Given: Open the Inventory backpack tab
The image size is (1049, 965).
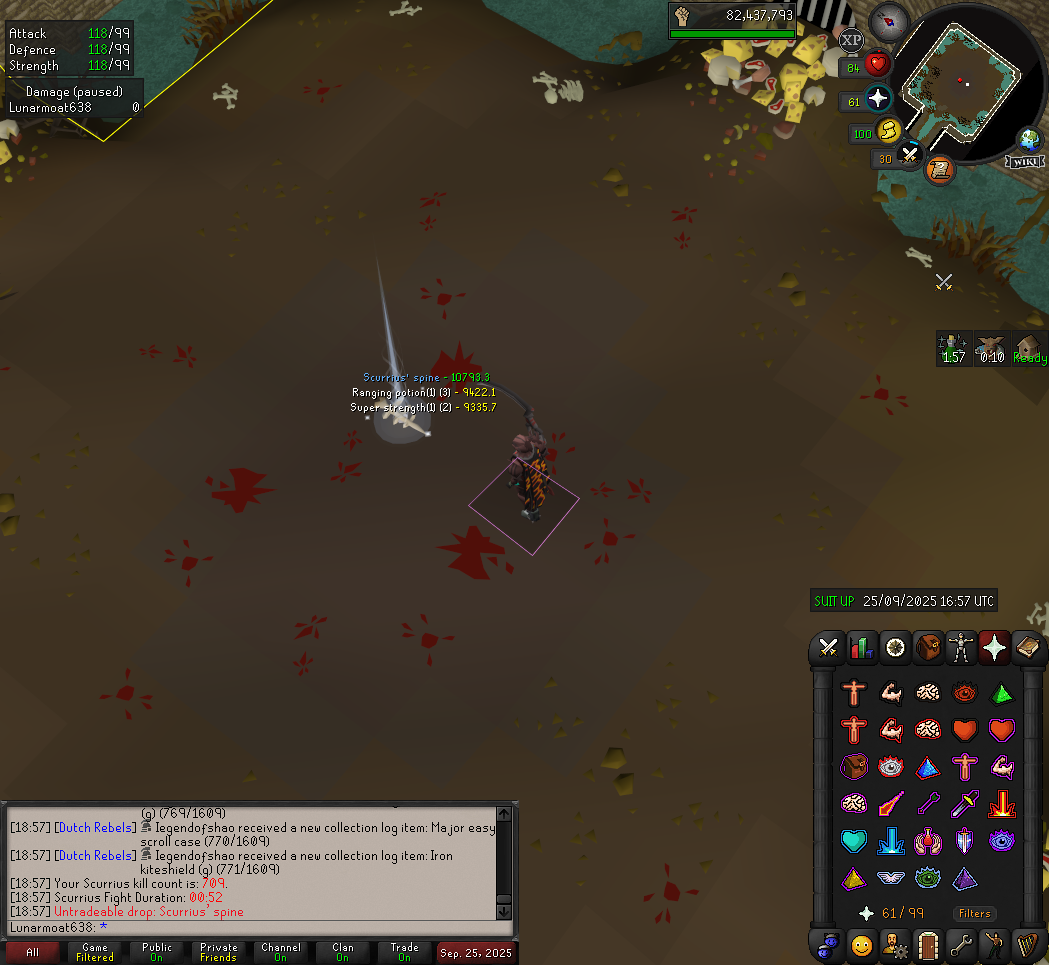Looking at the screenshot, I should click(x=929, y=647).
